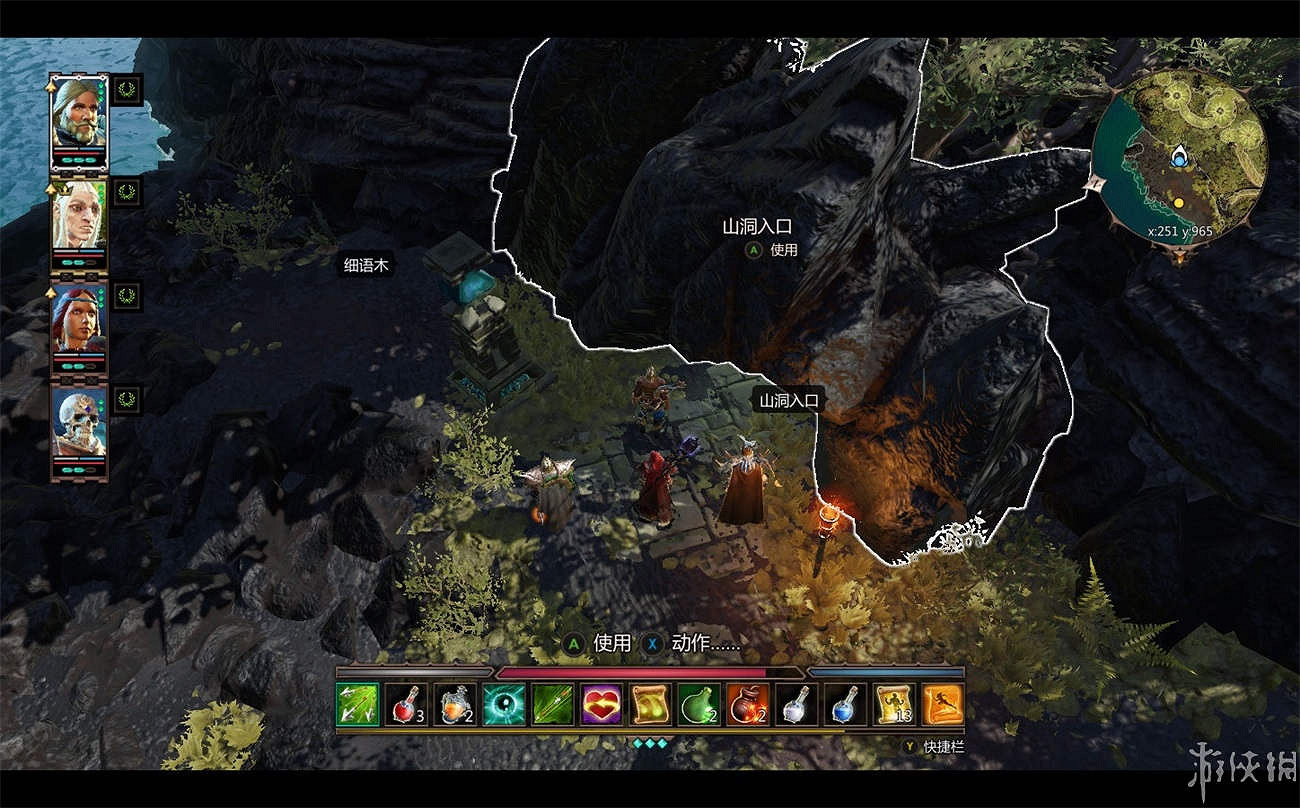Select the bearded man party portrait
The height and width of the screenshot is (808, 1300).
click(79, 121)
